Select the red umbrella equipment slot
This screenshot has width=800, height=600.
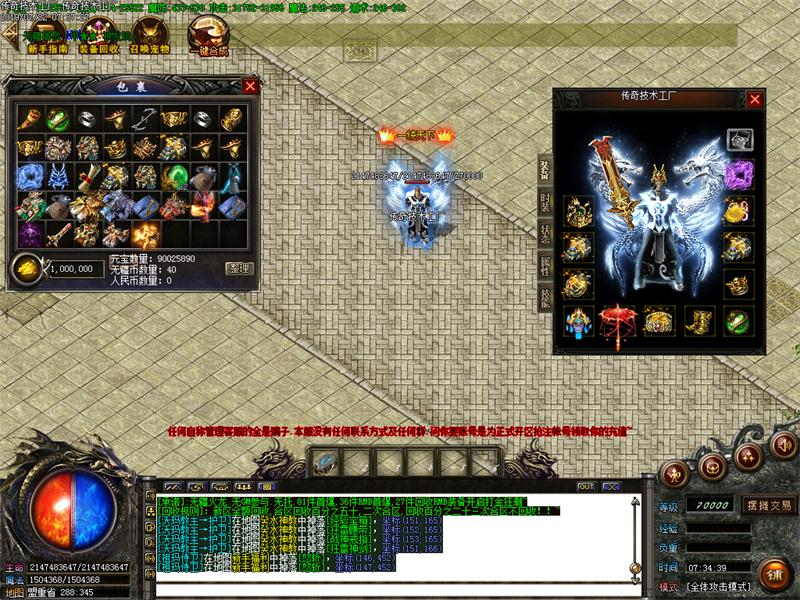pyautogui.click(x=615, y=321)
